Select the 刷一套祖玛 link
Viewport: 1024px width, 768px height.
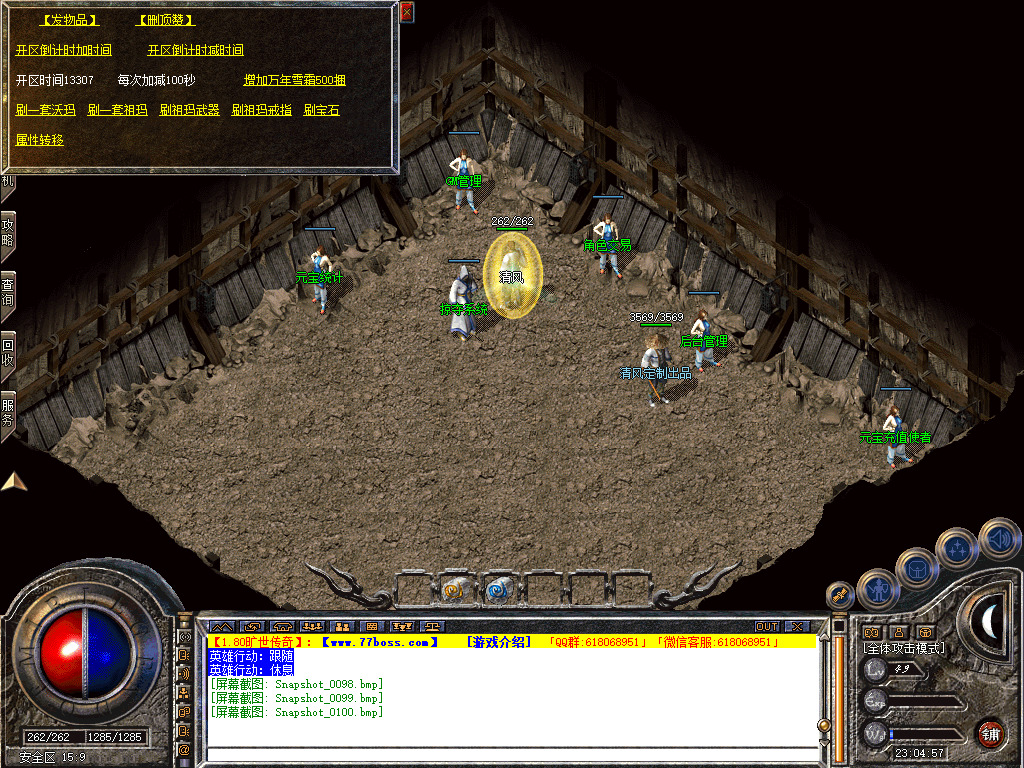point(117,110)
